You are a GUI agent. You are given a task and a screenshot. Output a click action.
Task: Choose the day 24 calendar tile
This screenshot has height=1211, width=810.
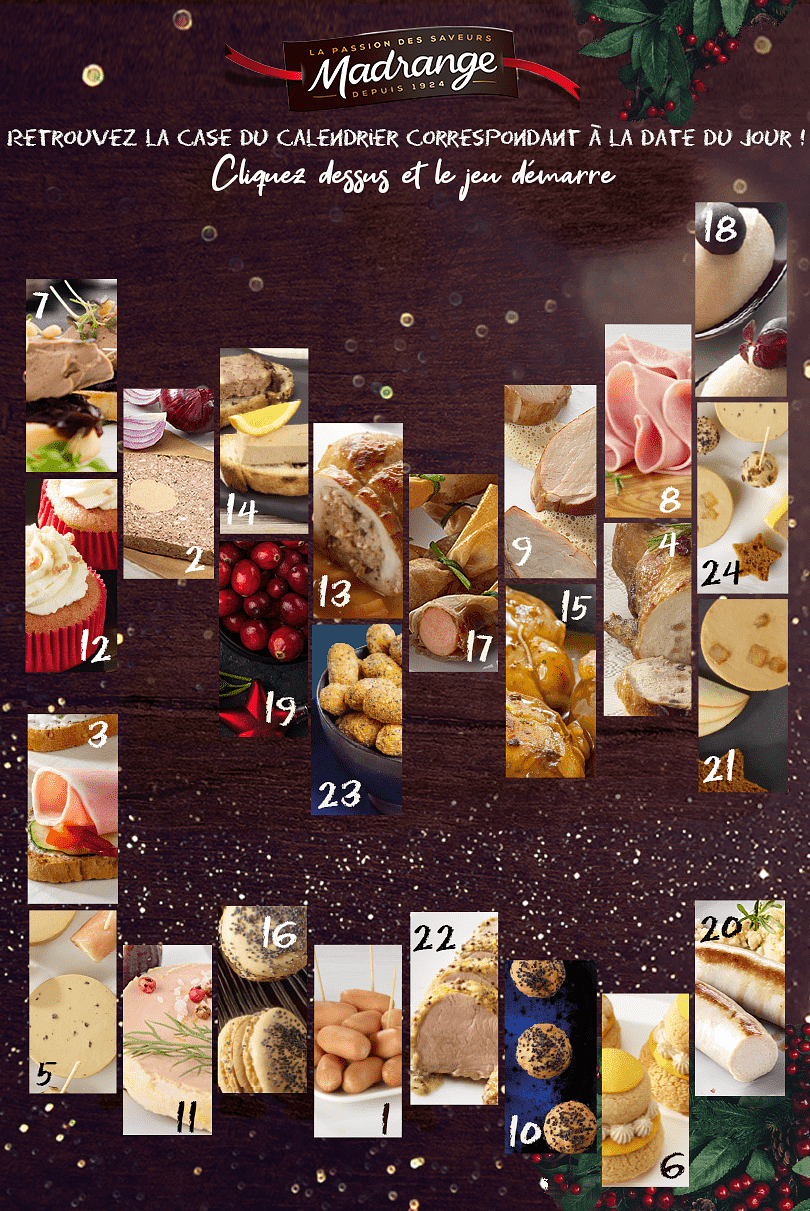point(742,498)
